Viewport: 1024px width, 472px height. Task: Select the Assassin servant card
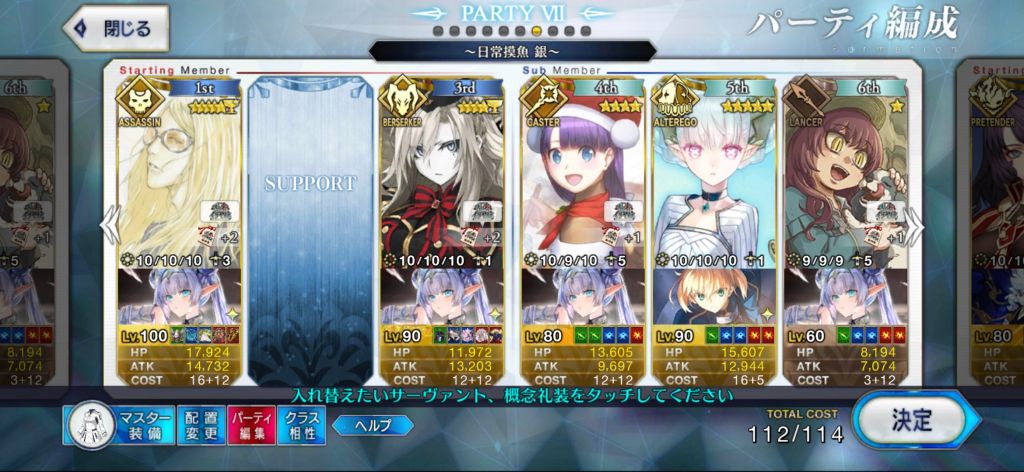pyautogui.click(x=180, y=170)
